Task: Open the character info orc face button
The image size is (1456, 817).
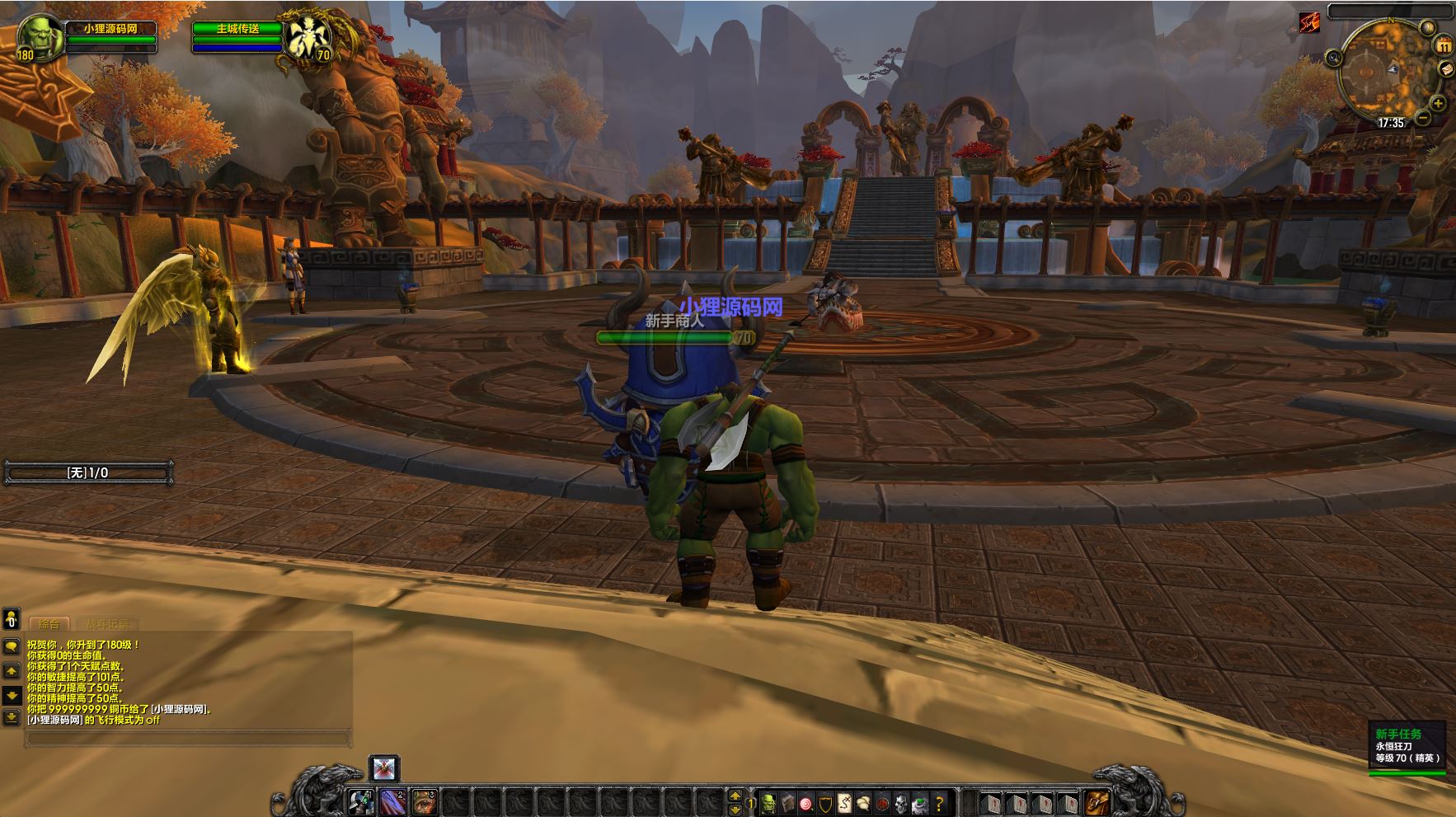Action: click(768, 801)
